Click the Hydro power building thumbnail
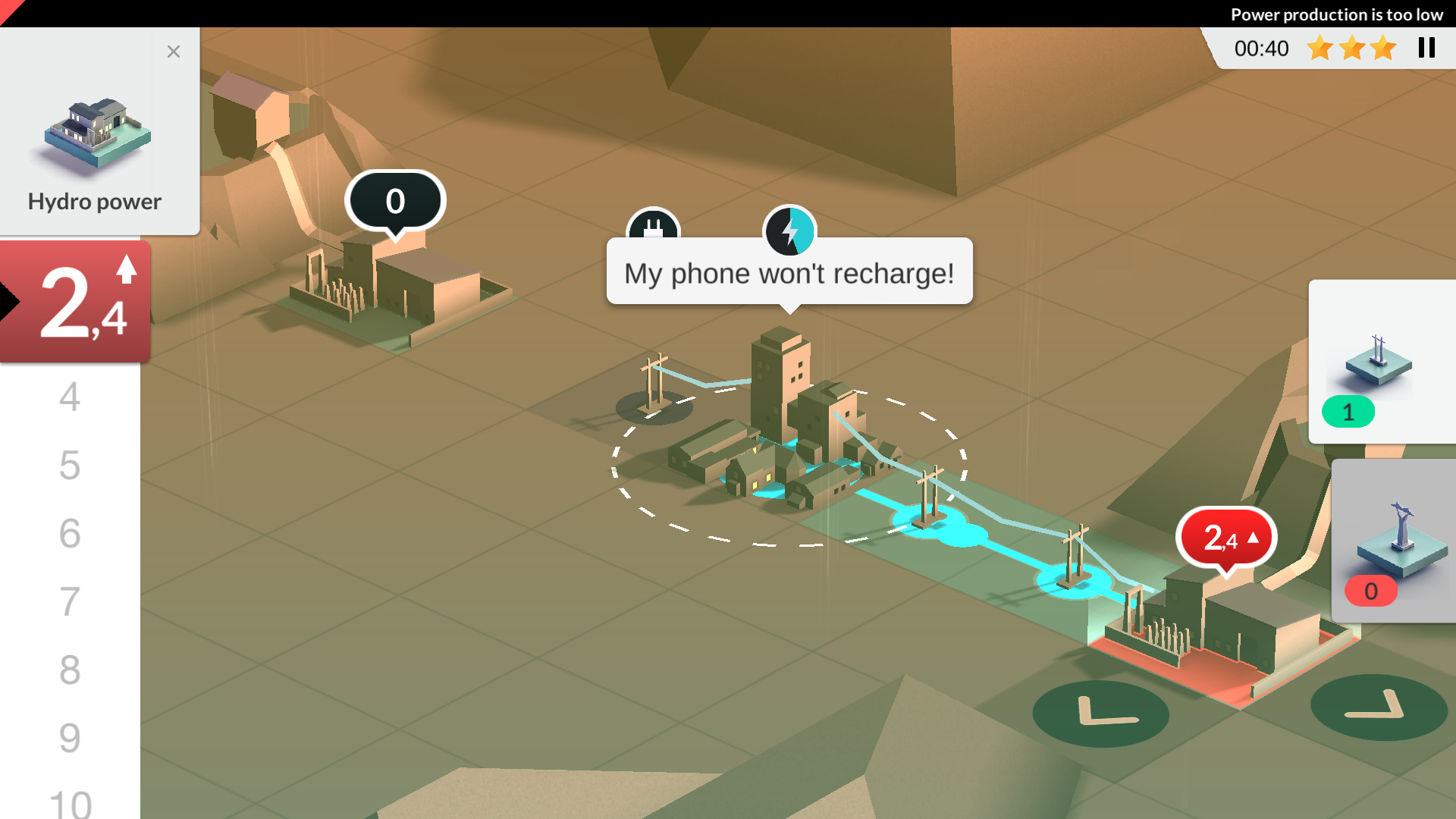Screen dimensions: 1456x819 click(96, 135)
